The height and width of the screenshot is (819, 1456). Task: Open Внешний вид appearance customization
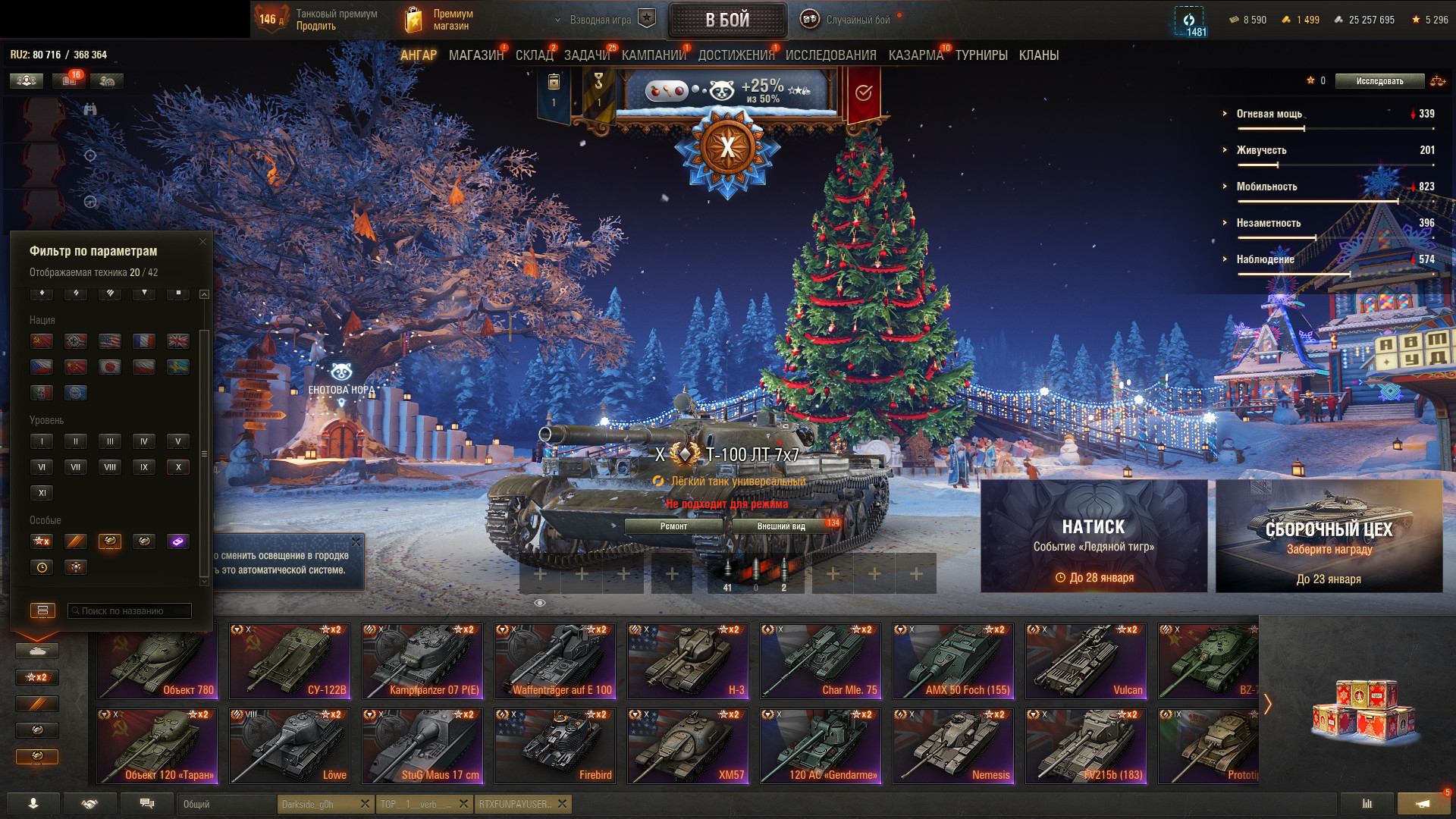(780, 526)
